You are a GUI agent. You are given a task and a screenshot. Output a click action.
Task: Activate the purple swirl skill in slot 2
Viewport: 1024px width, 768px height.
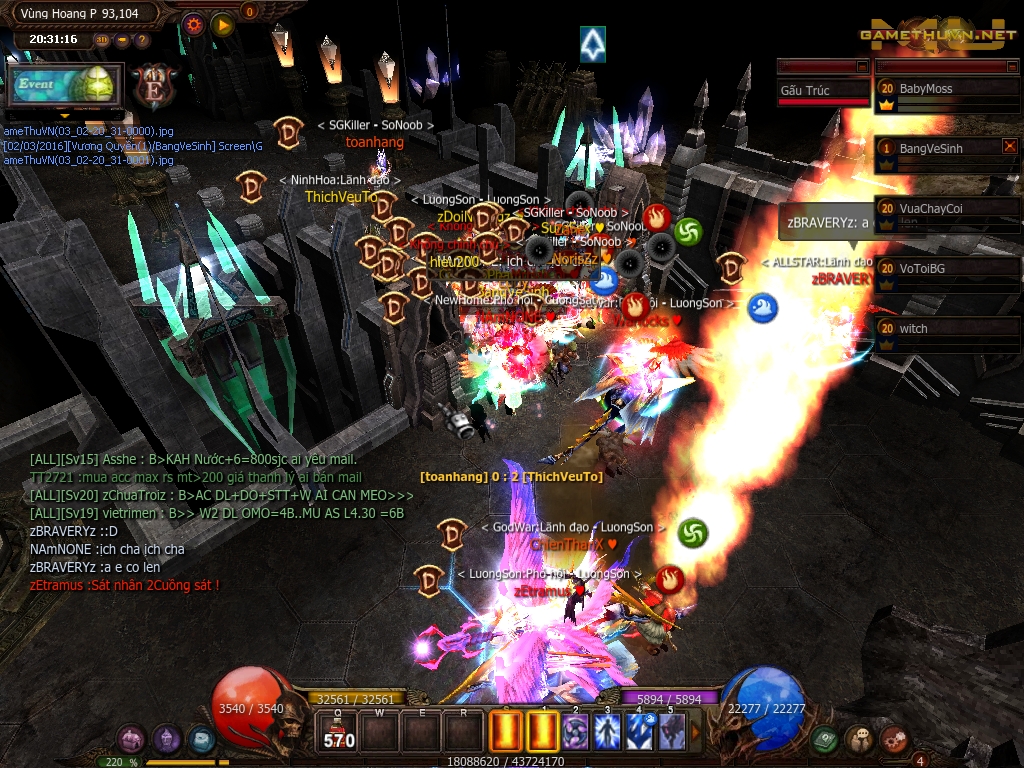(575, 731)
